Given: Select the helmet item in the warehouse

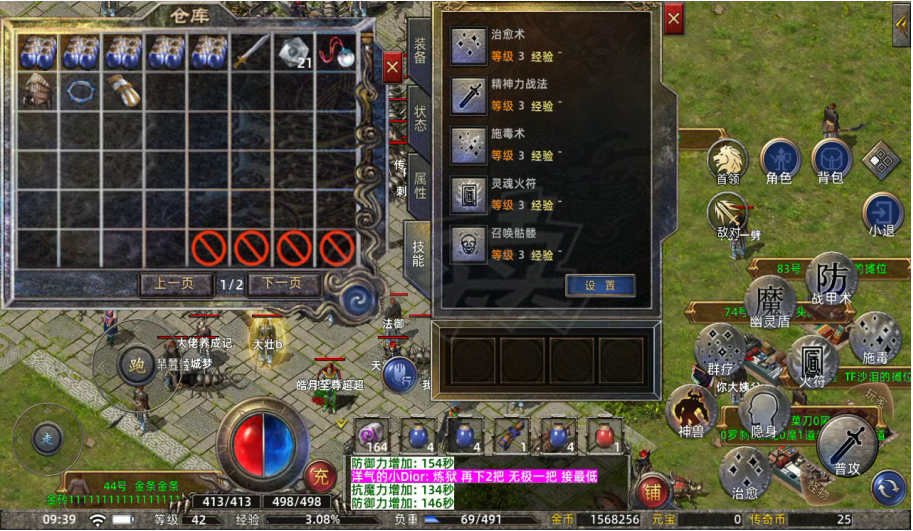Looking at the screenshot, I should (37, 90).
